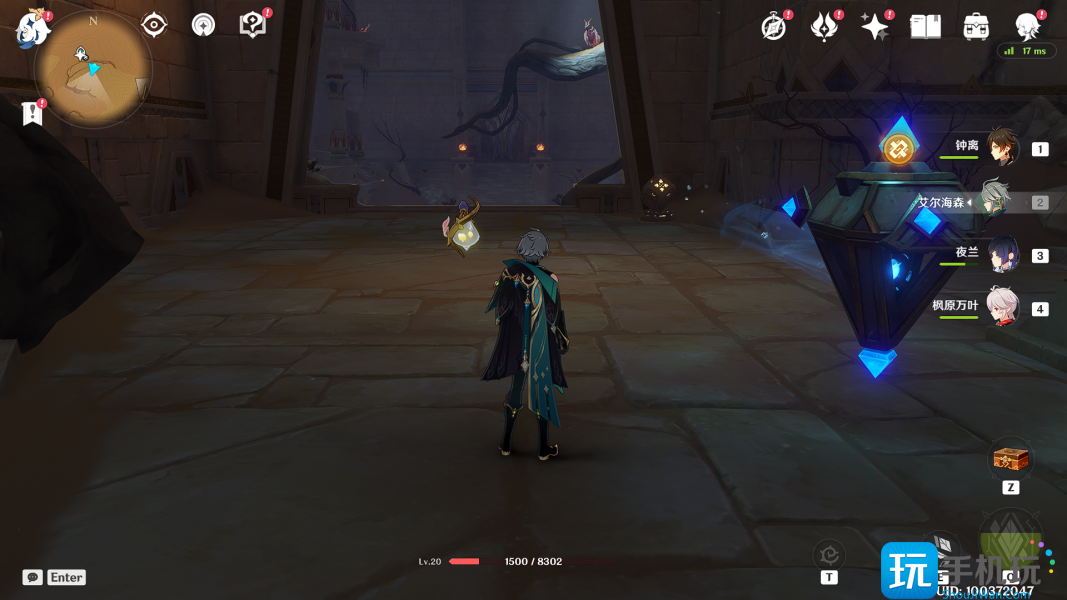This screenshot has width=1067, height=600.
Task: Switch to party member 枫原万叶
Action: [x=1002, y=308]
